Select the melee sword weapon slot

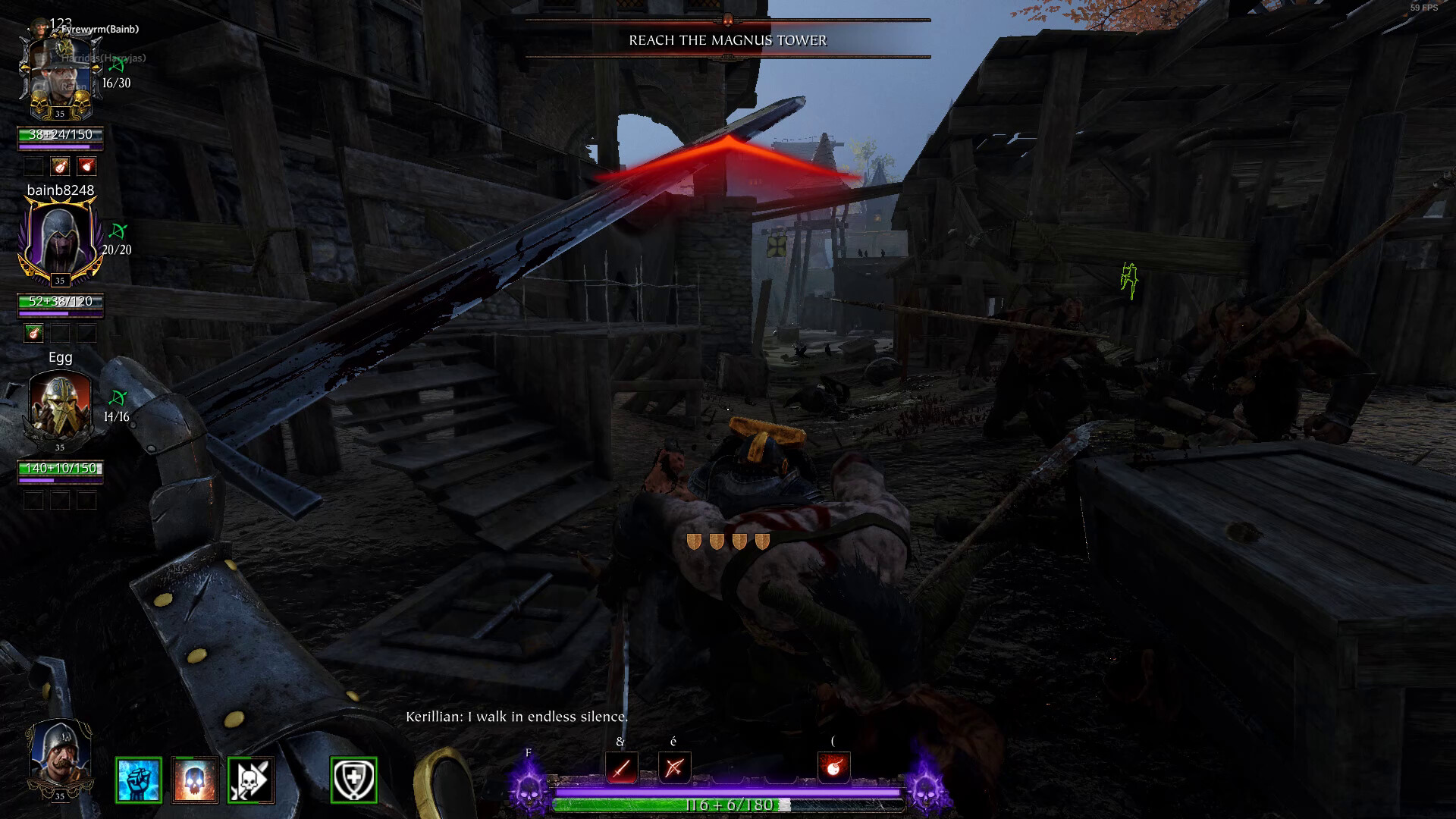tap(621, 768)
